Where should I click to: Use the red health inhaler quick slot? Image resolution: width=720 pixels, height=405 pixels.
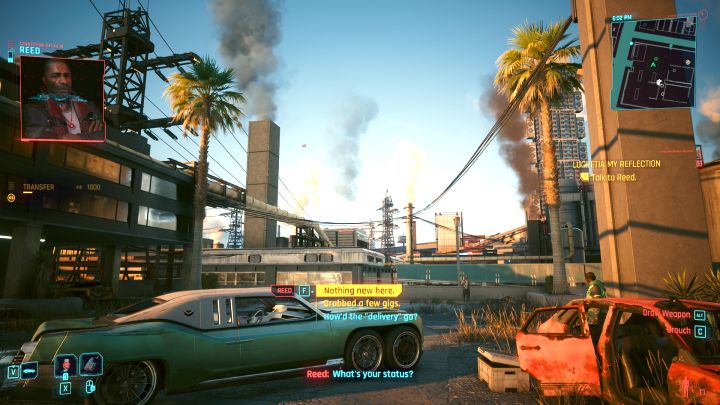coord(65,366)
